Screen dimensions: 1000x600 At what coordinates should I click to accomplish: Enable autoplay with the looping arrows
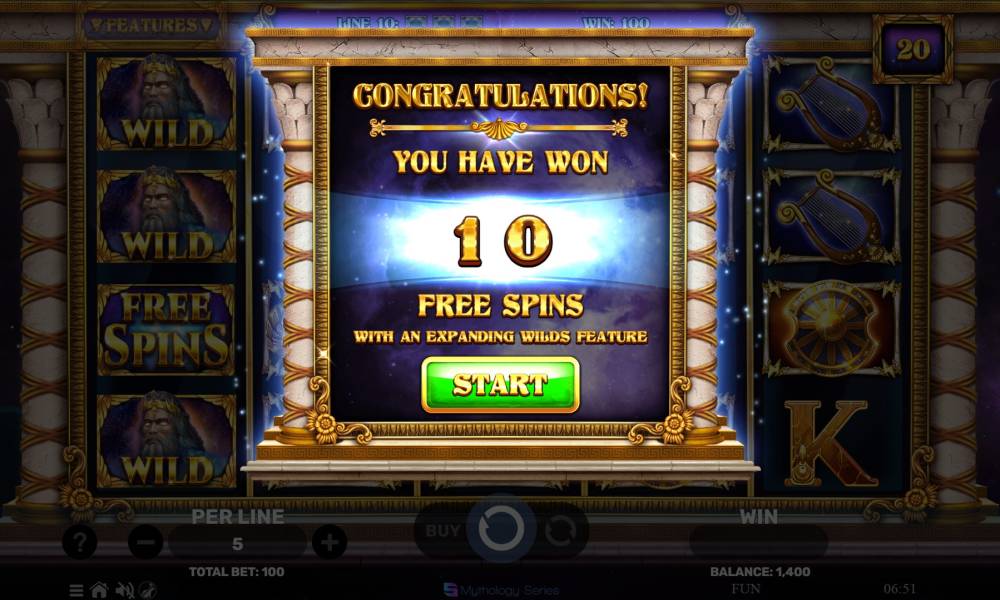pyautogui.click(x=560, y=531)
